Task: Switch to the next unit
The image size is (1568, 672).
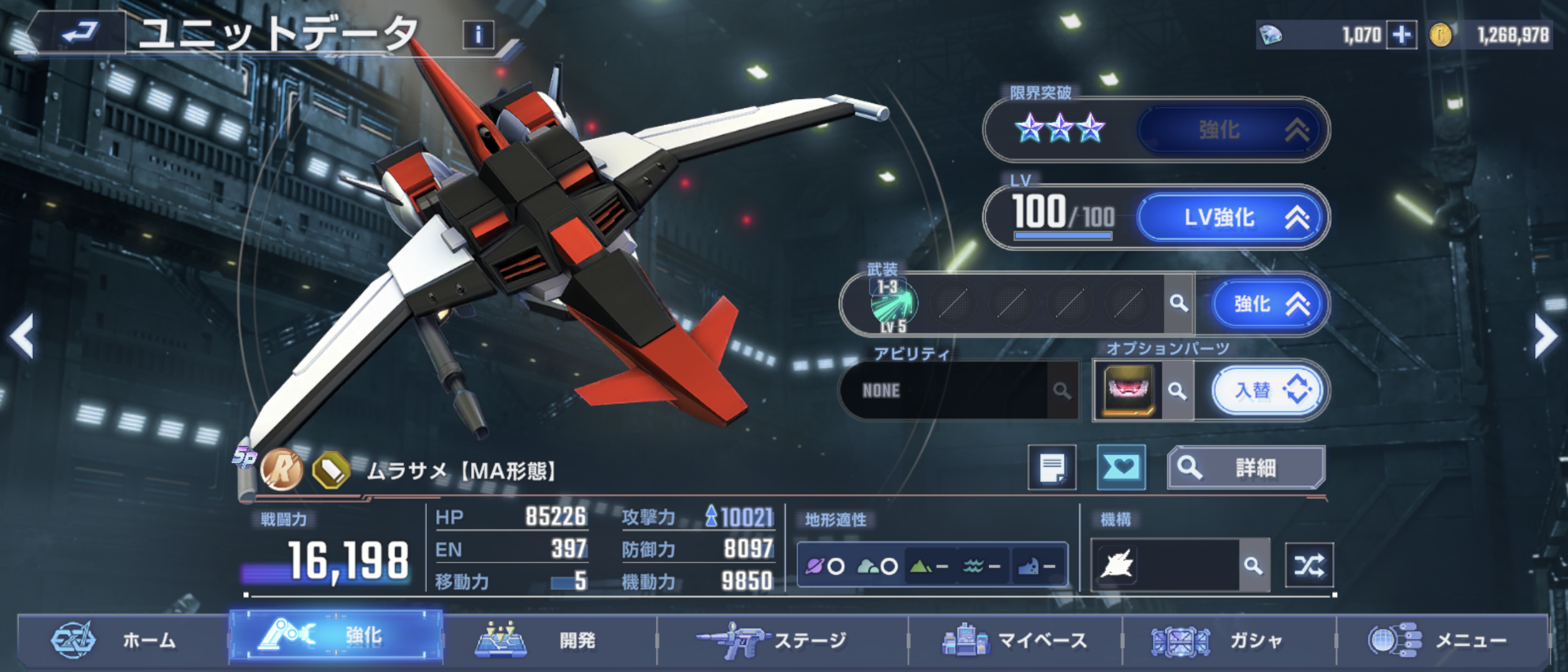Action: click(x=1546, y=336)
